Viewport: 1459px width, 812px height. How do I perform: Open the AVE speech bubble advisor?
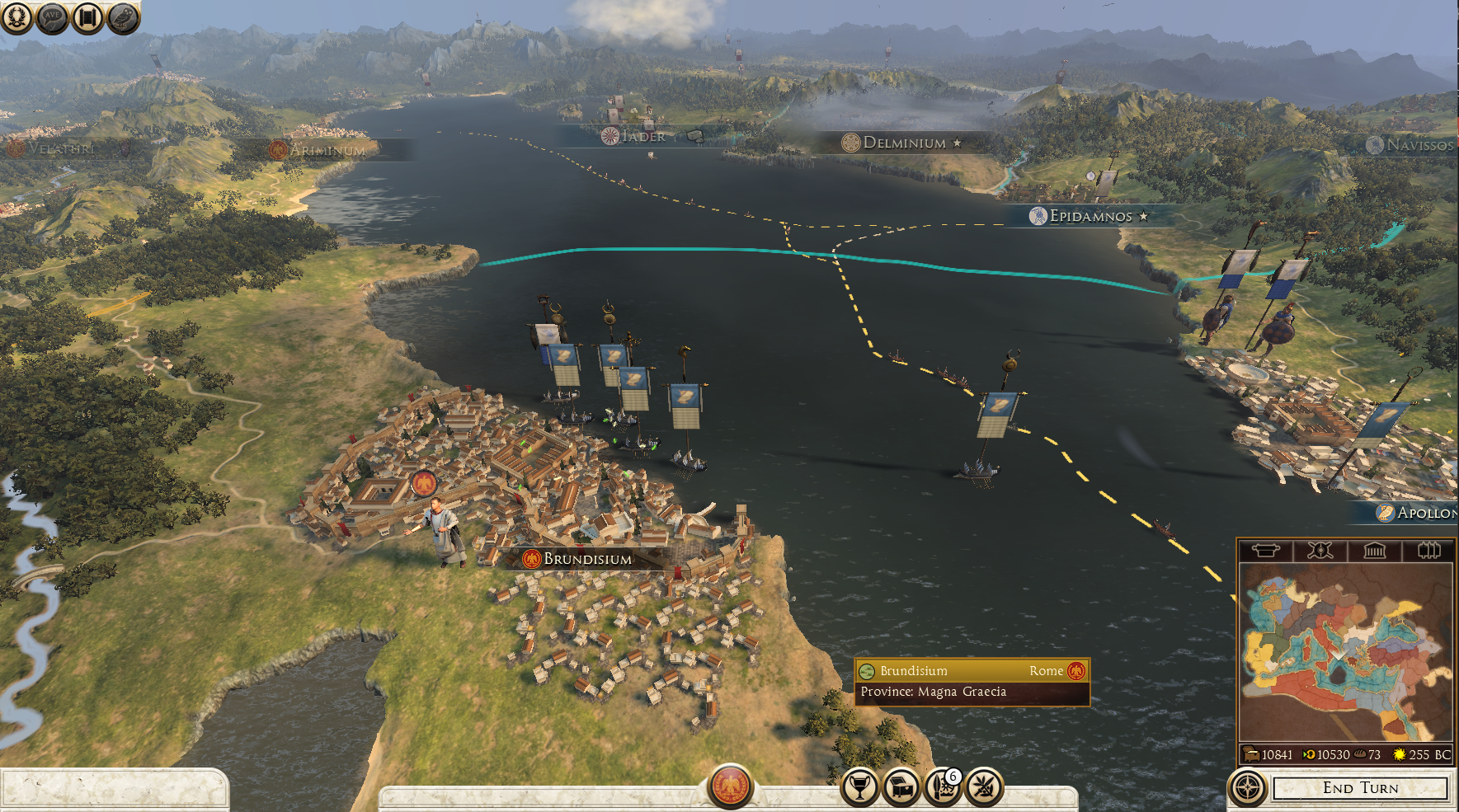(x=52, y=17)
